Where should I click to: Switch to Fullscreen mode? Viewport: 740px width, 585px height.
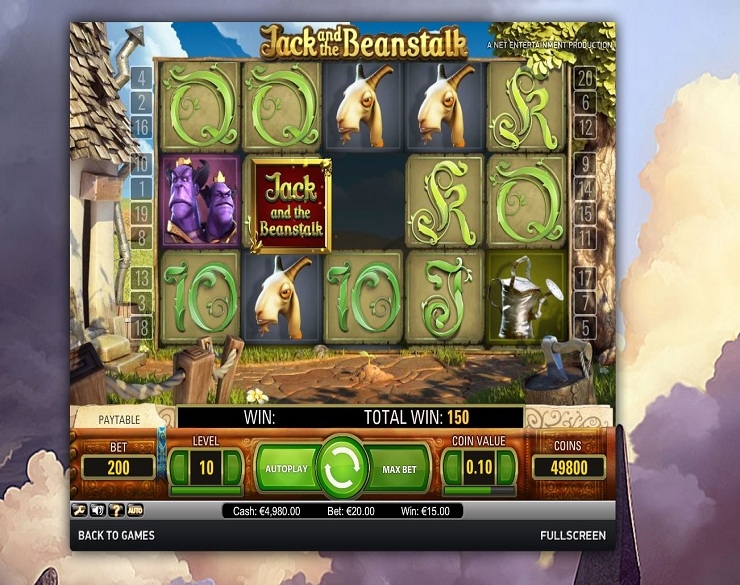[572, 536]
